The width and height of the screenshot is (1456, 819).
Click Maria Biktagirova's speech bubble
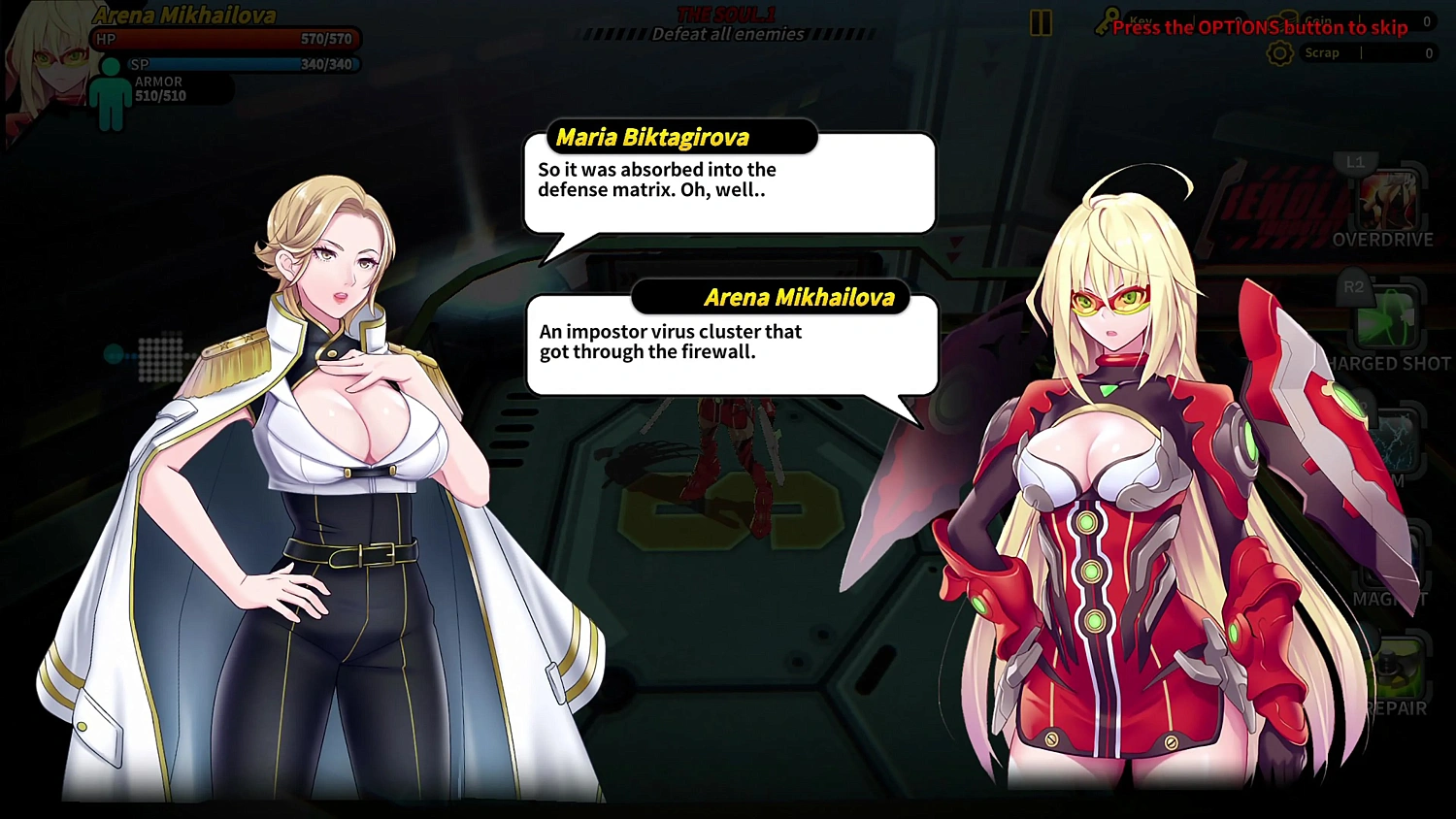(729, 182)
